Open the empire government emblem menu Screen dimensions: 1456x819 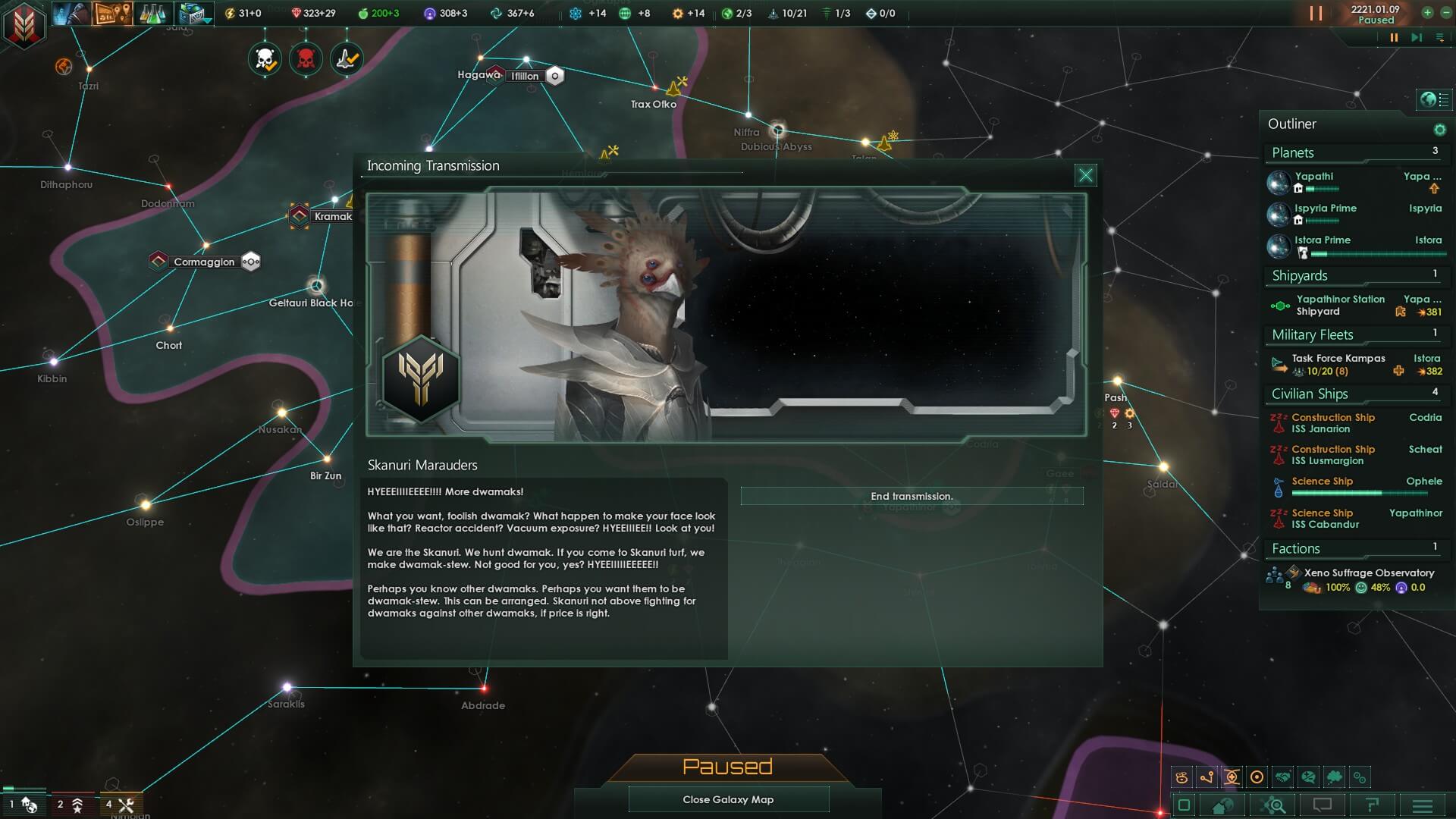[24, 24]
